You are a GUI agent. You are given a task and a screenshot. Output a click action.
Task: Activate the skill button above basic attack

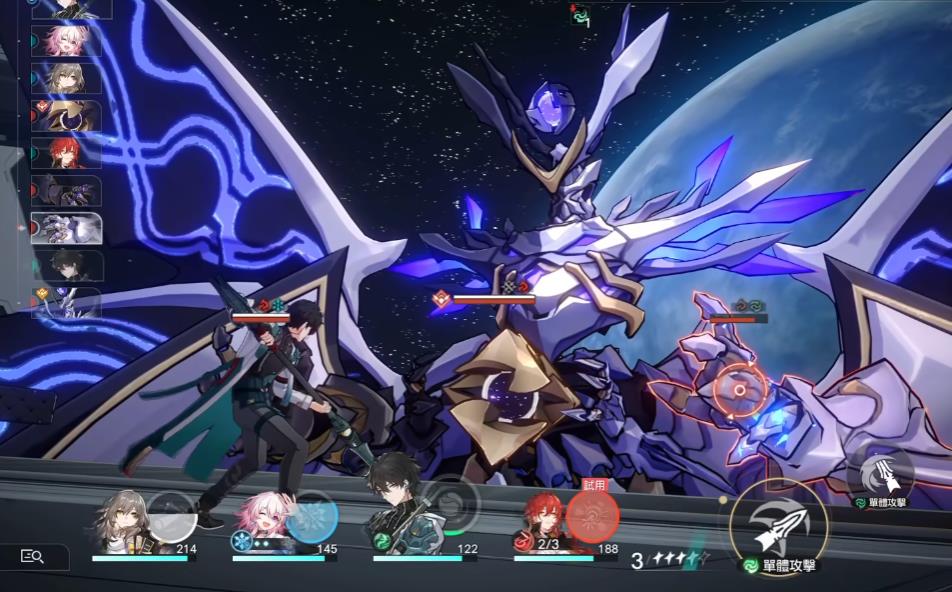click(x=880, y=470)
